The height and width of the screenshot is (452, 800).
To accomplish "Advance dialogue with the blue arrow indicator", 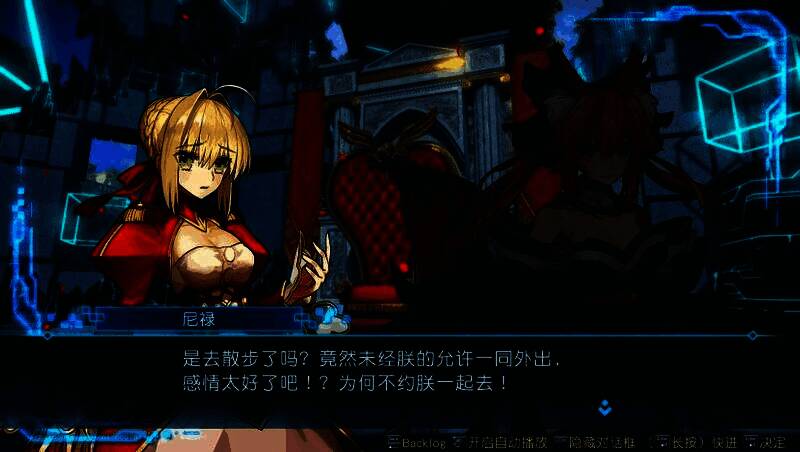I will (605, 407).
